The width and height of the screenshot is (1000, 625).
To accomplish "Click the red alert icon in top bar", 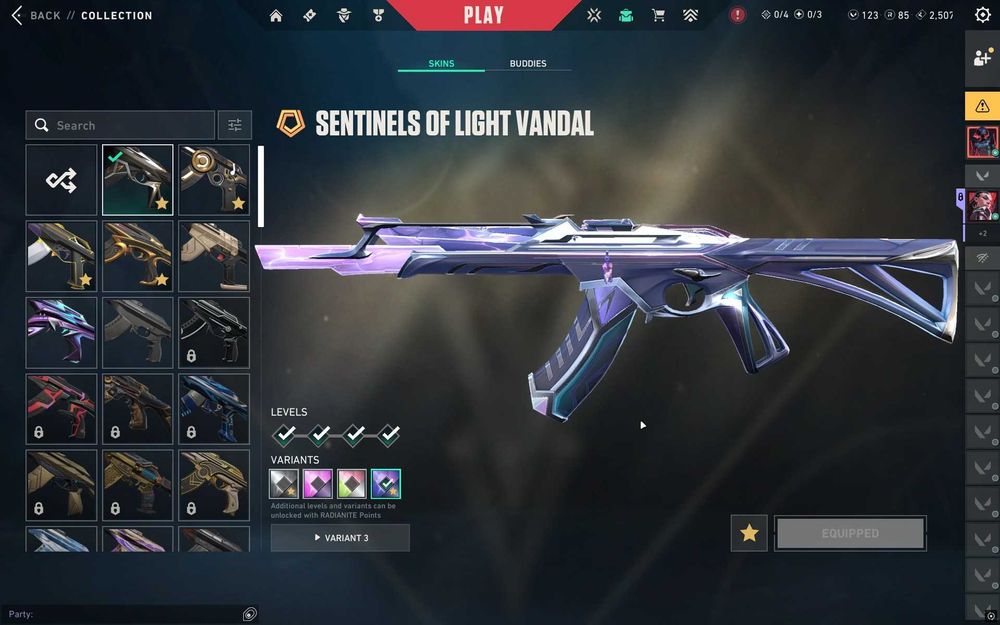I will 738,15.
